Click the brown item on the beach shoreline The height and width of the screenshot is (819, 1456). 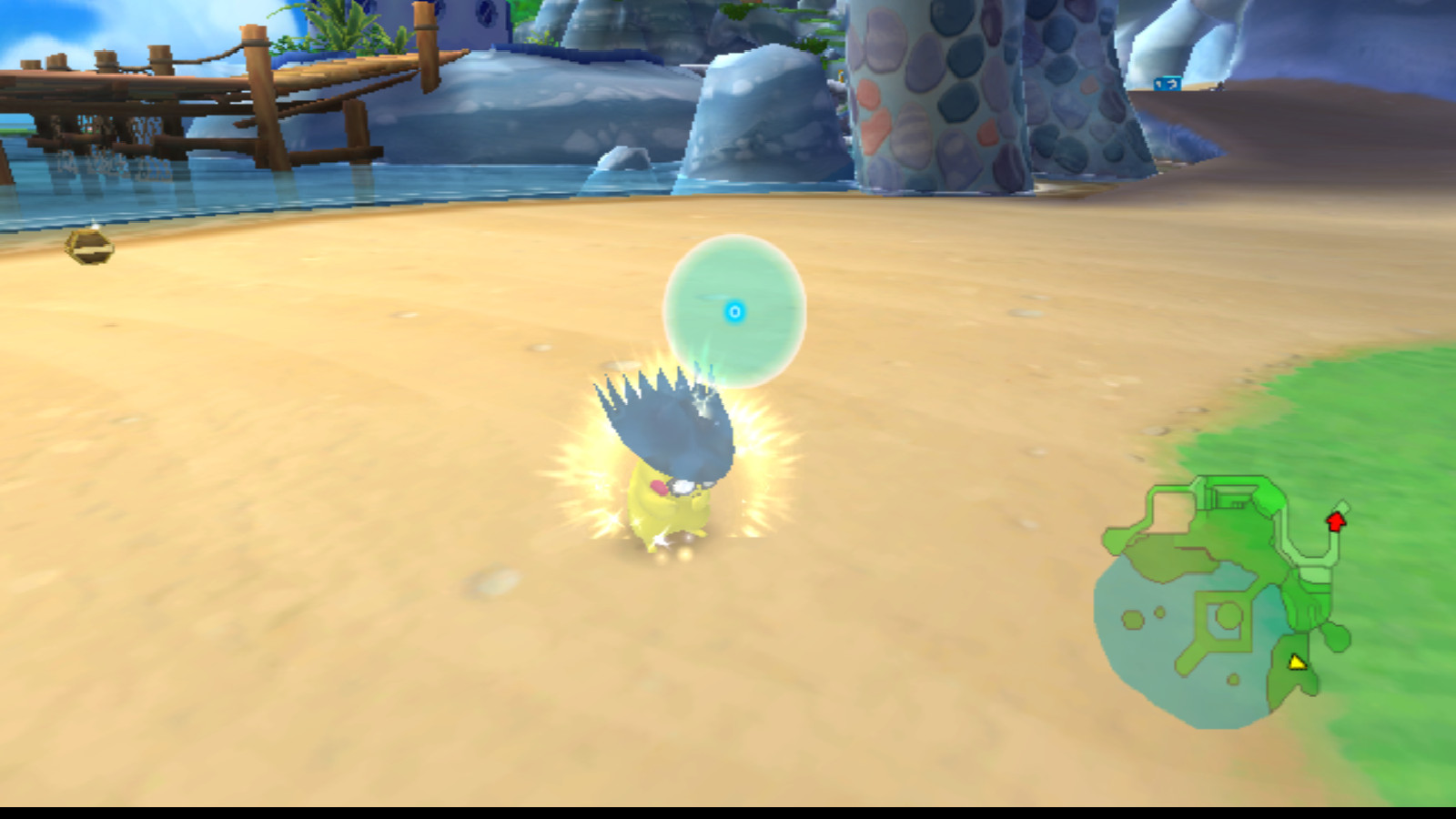(88, 246)
